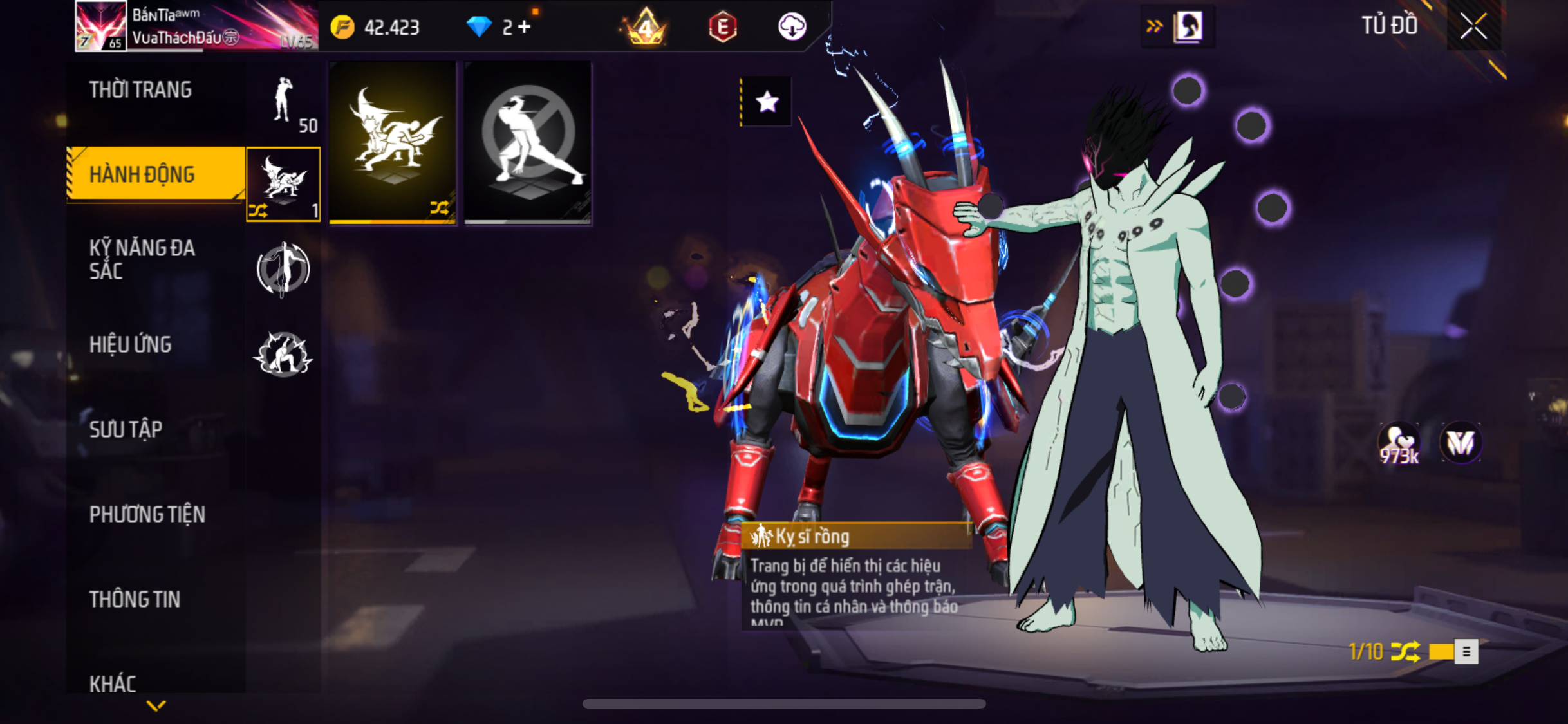Switch to Kỹ Năng Đa Sắc

142,259
